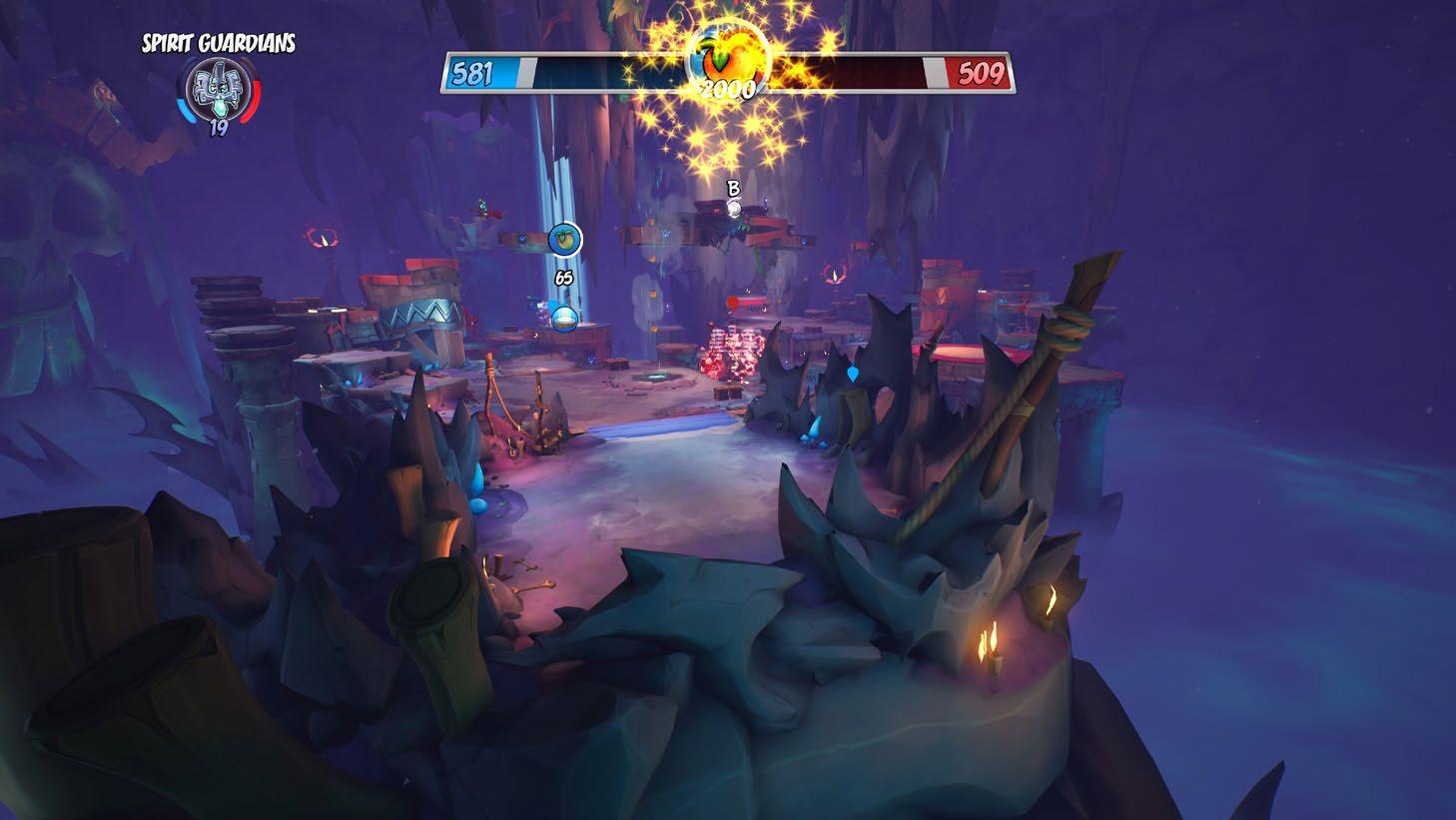Click the blue Wumpa bank waypoint marker
1456x820 pixels.
point(565,239)
